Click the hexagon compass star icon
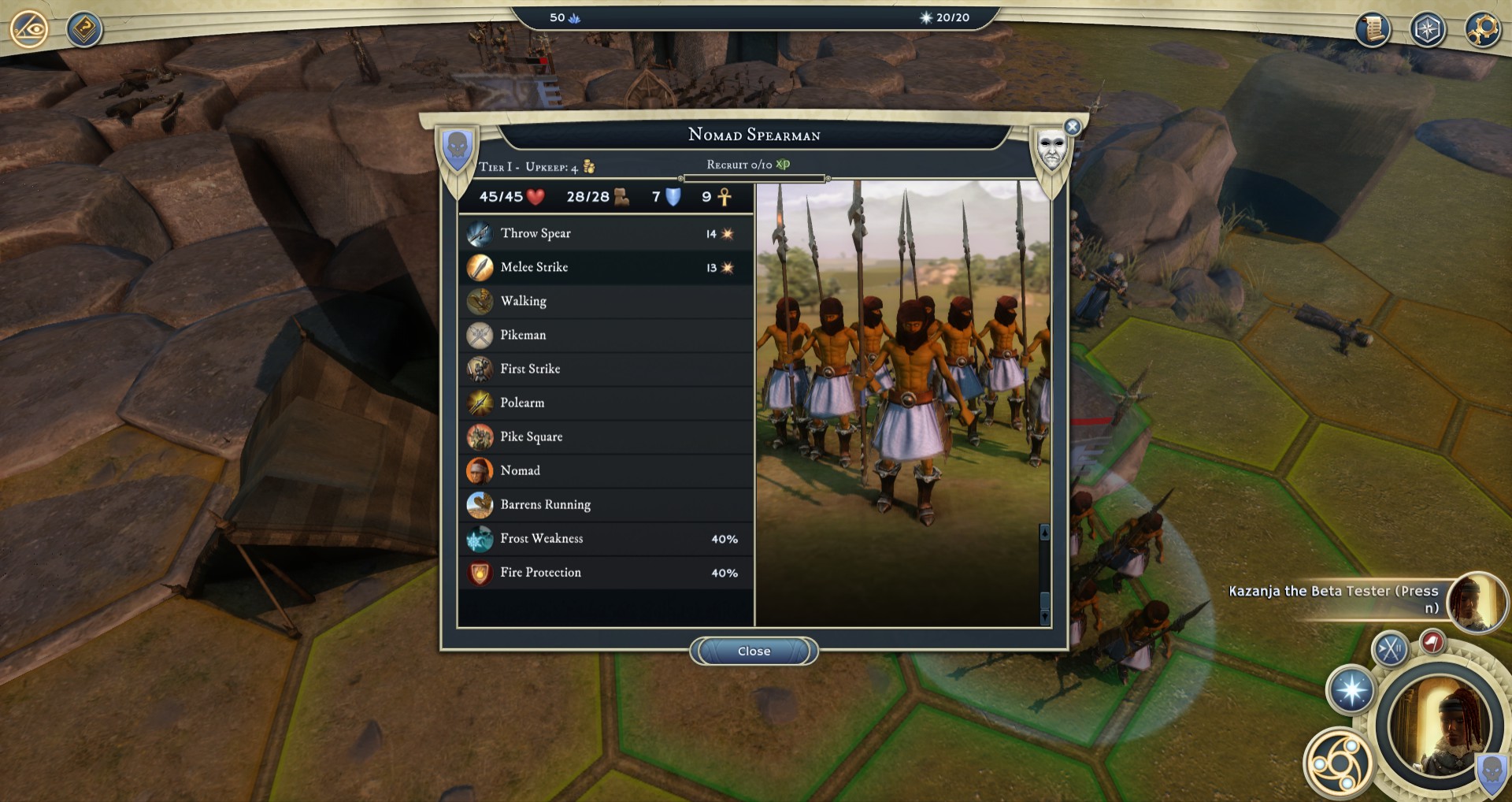This screenshot has height=802, width=1512. (x=1428, y=30)
